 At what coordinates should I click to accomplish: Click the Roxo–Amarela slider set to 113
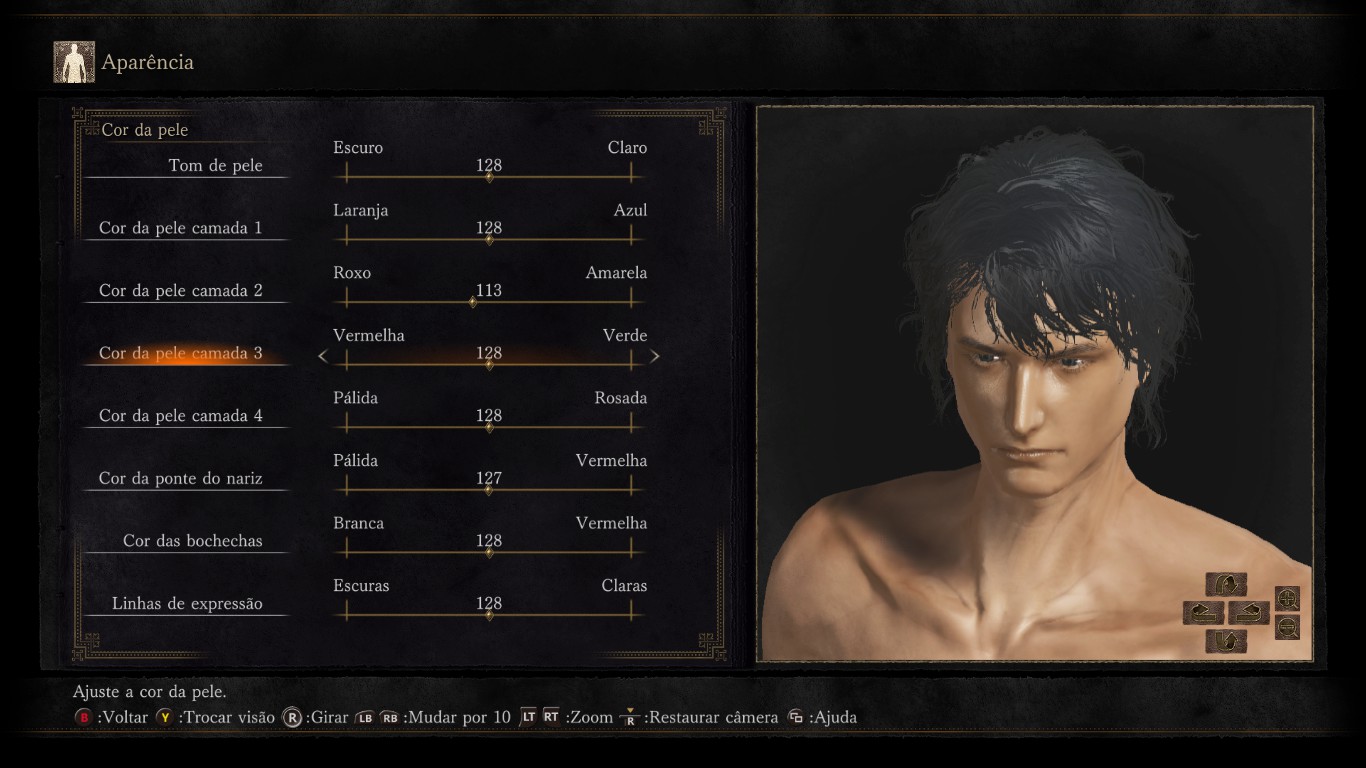coord(473,302)
